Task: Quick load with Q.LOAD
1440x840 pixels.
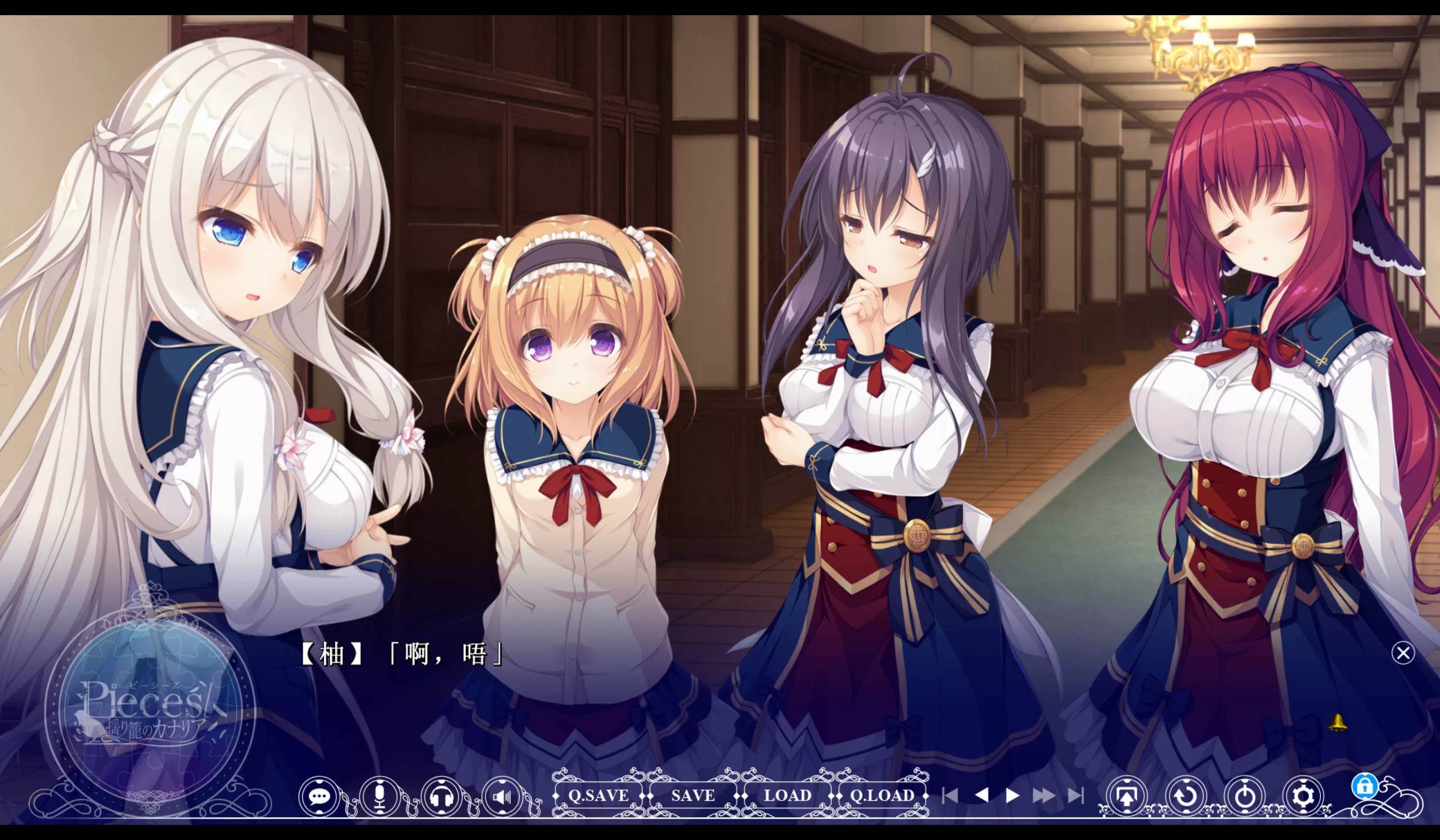Action: [881, 795]
